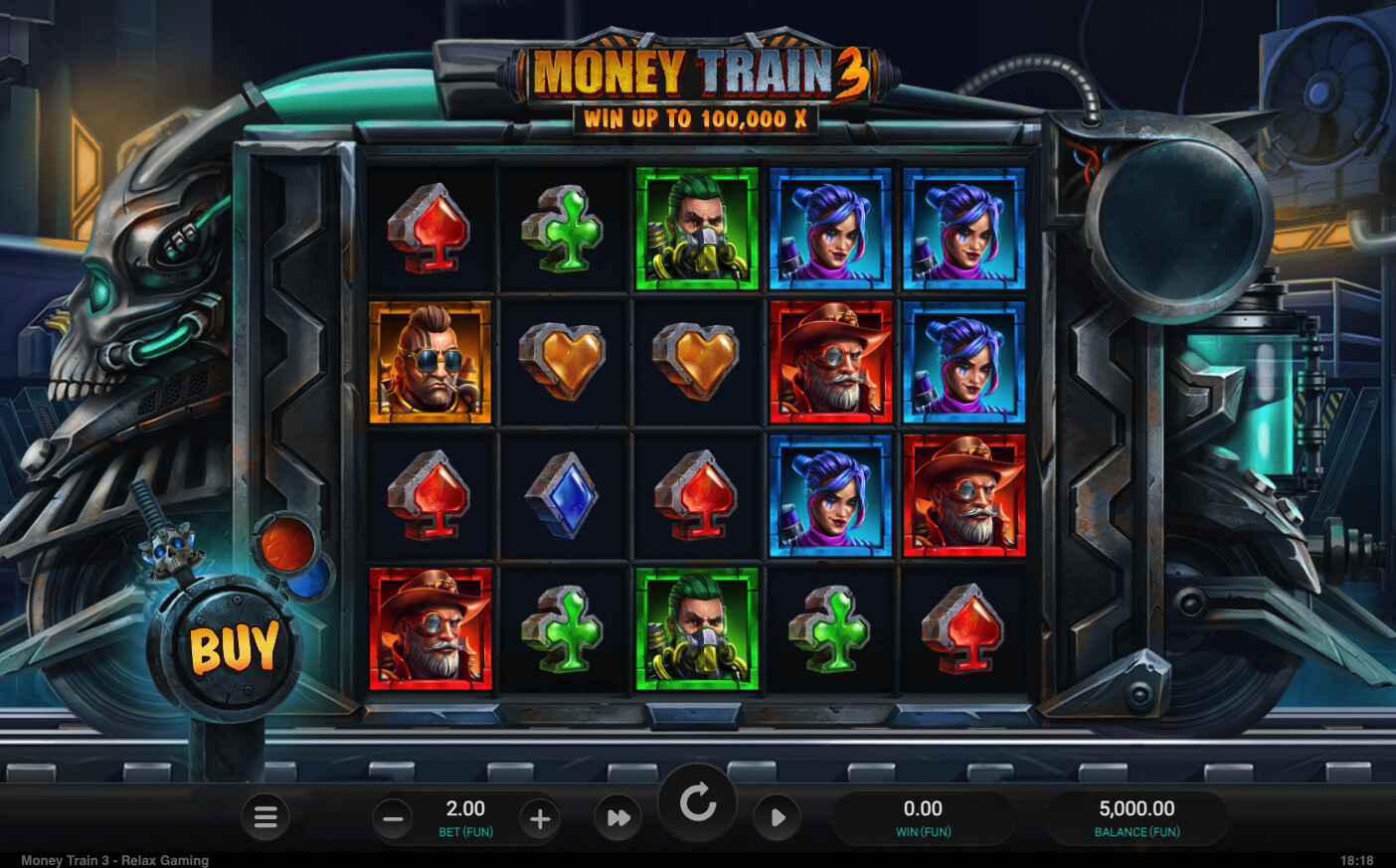Screen dimensions: 1396x868
Task: Open the WIN (FUN) display panel
Action: pos(925,817)
